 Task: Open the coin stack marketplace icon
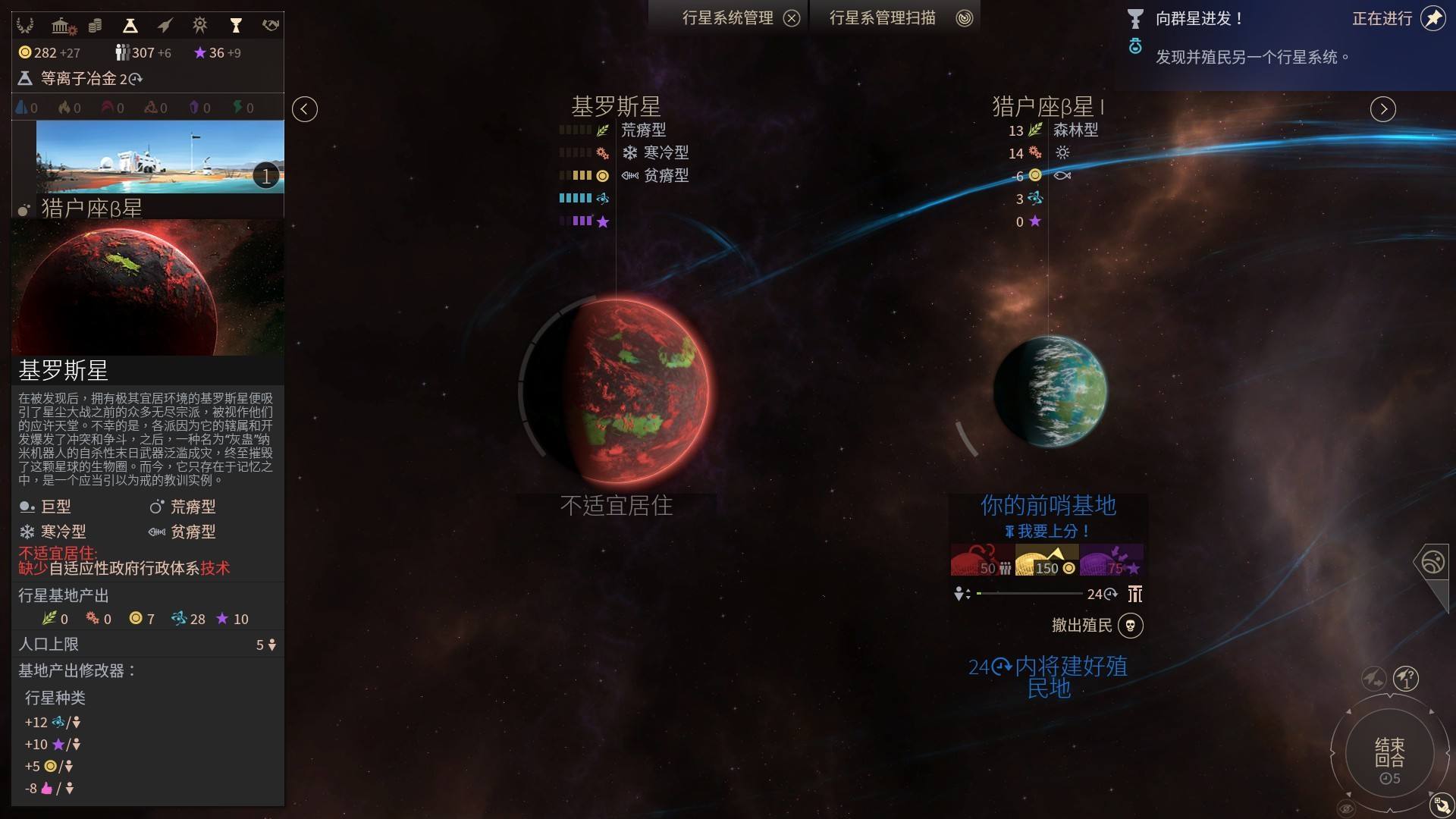(x=95, y=27)
